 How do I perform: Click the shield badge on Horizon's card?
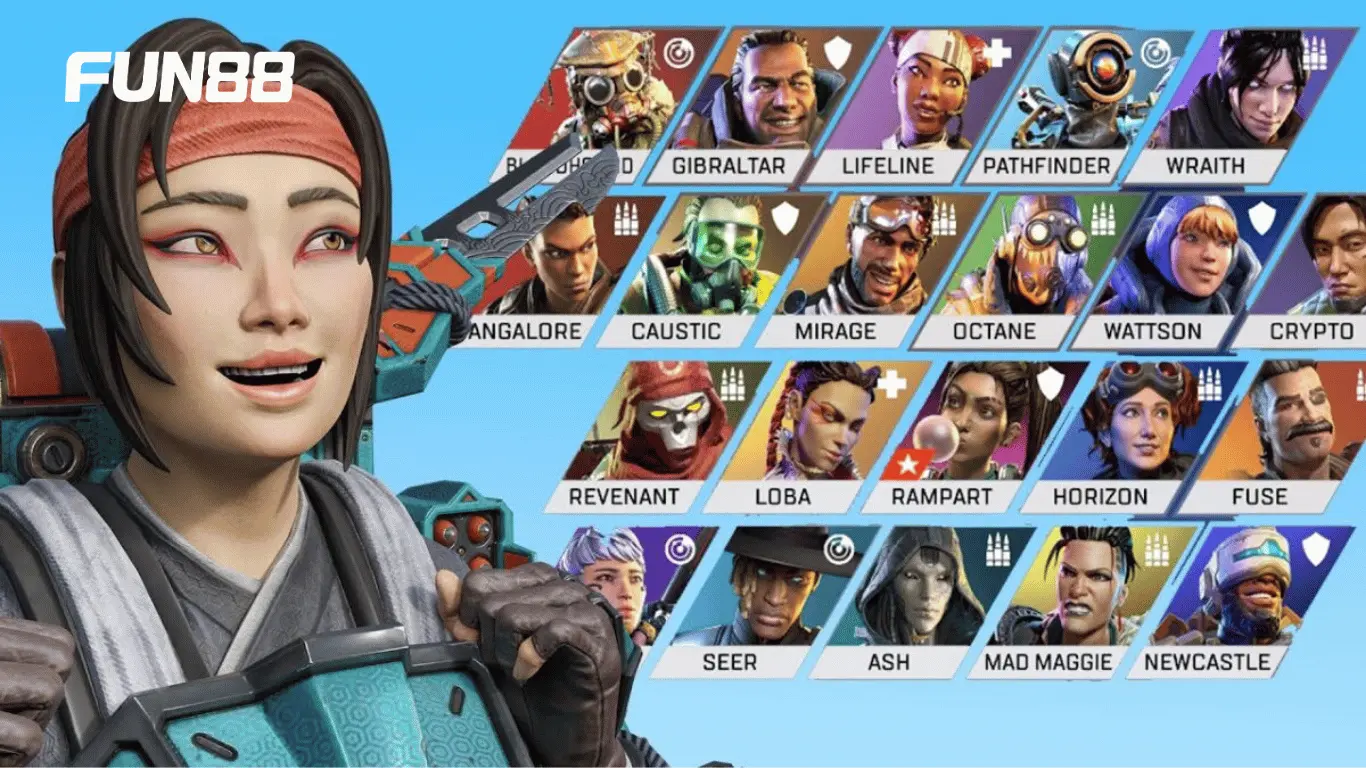1051,384
